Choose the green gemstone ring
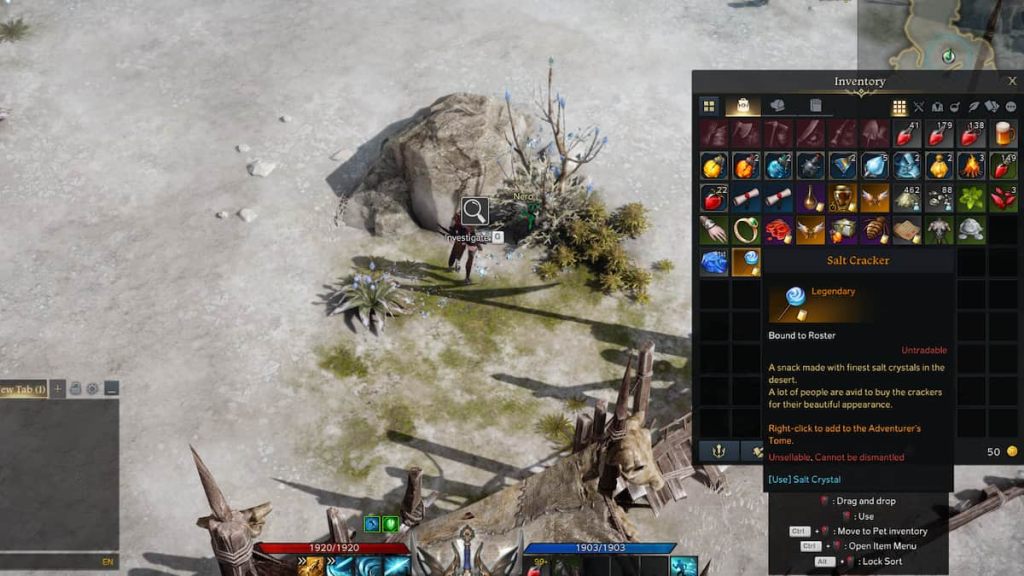 pyautogui.click(x=746, y=230)
